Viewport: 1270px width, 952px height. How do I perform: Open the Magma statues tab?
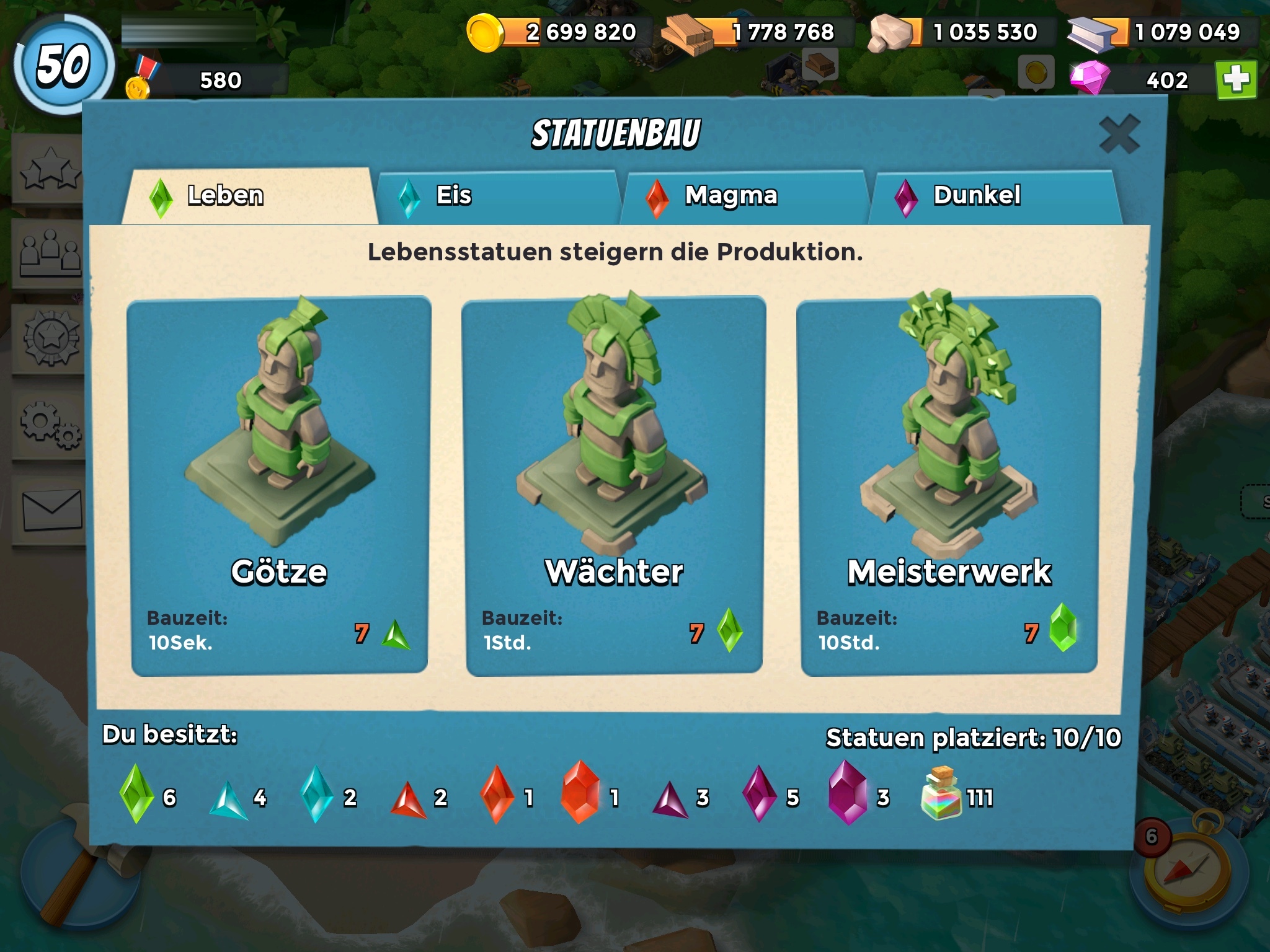[743, 196]
